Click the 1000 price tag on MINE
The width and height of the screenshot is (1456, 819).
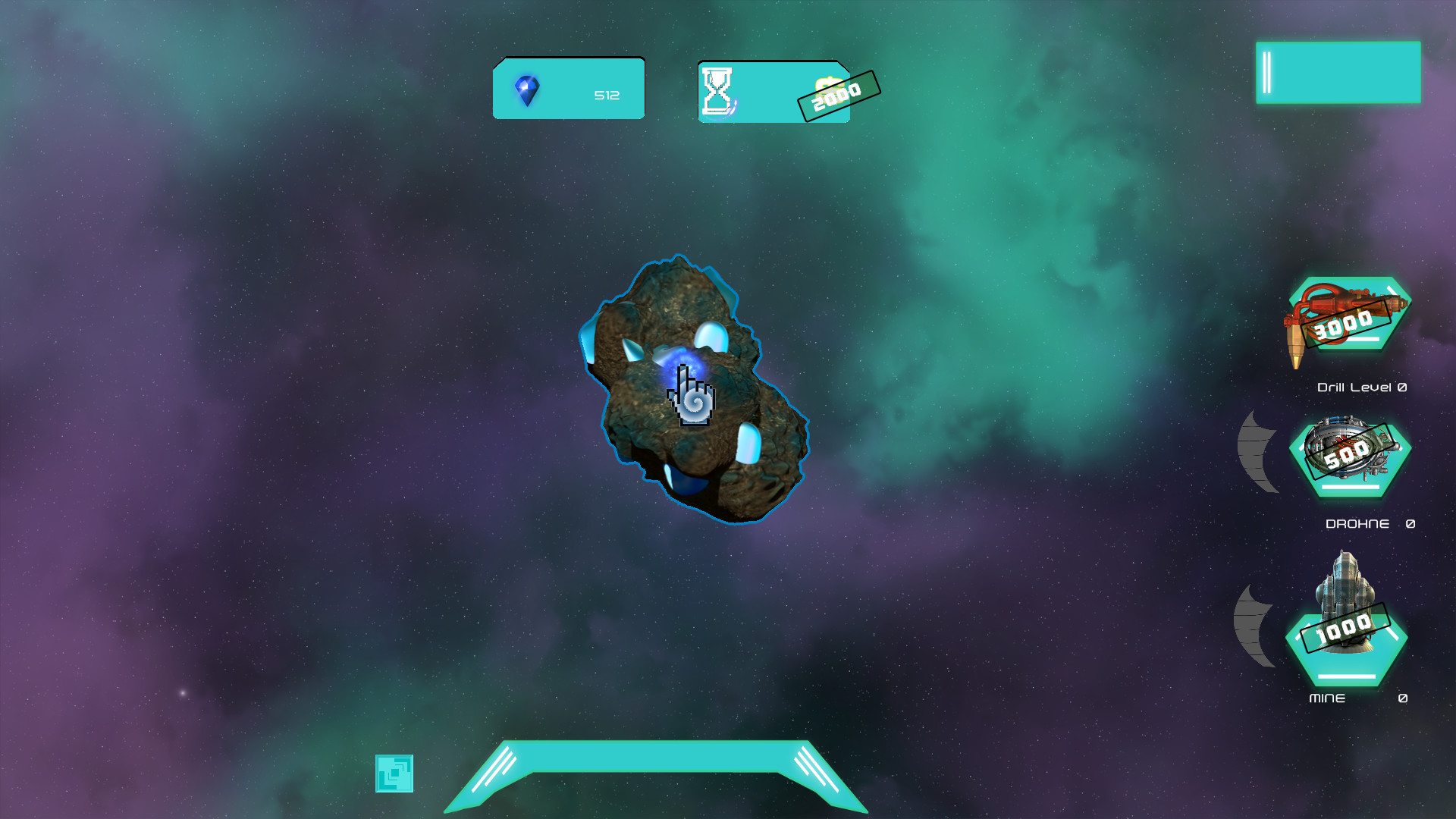coord(1343,628)
